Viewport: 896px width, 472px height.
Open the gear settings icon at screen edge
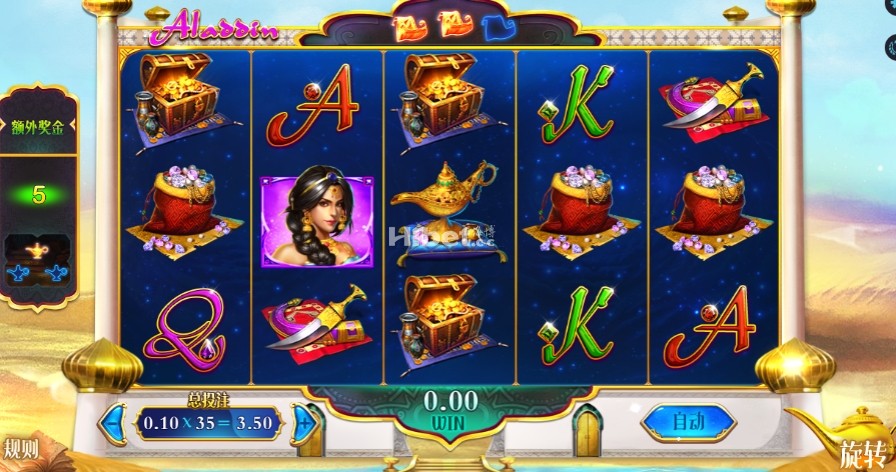coord(890,46)
